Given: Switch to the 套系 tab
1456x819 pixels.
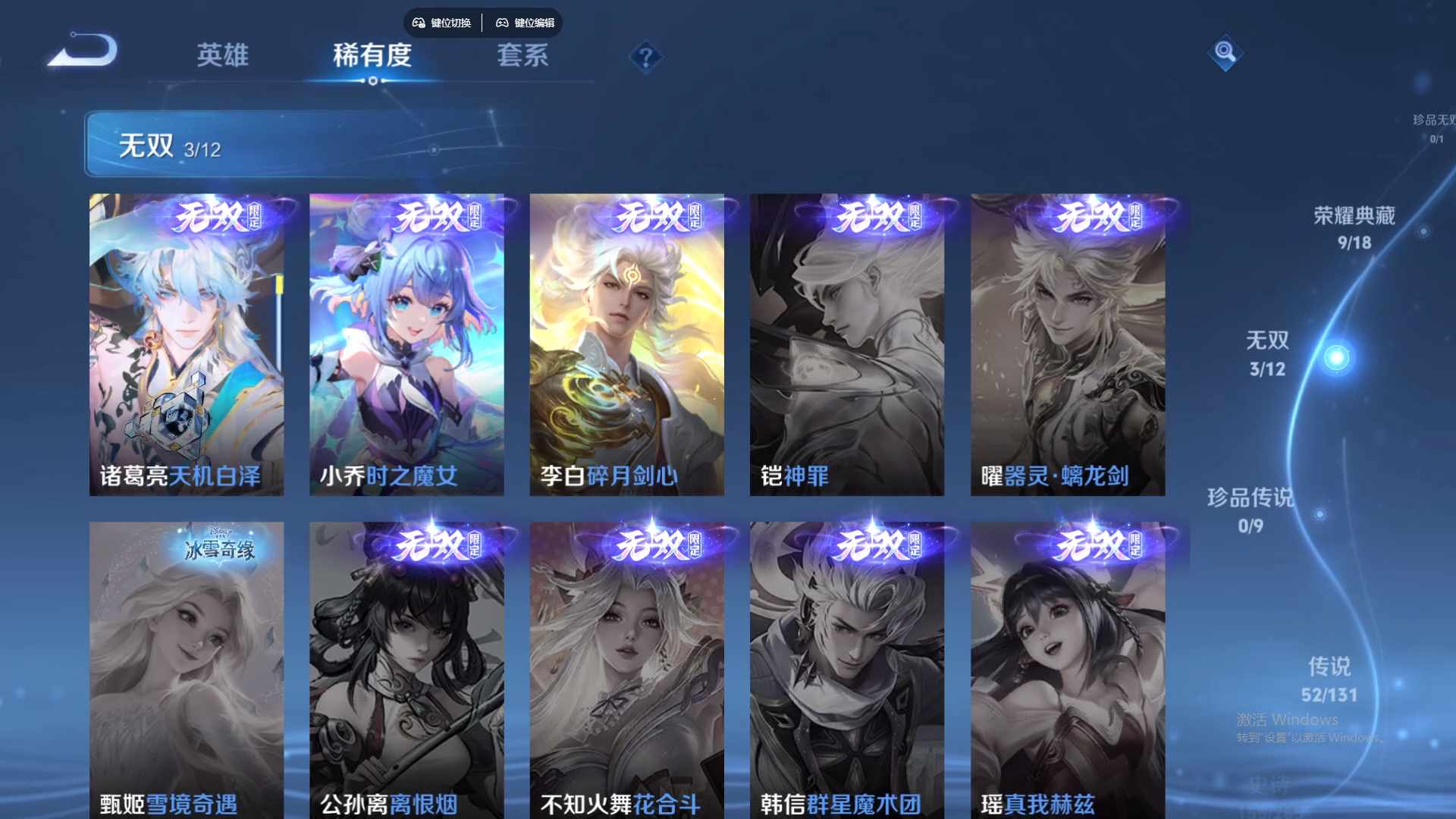Looking at the screenshot, I should pyautogui.click(x=525, y=55).
